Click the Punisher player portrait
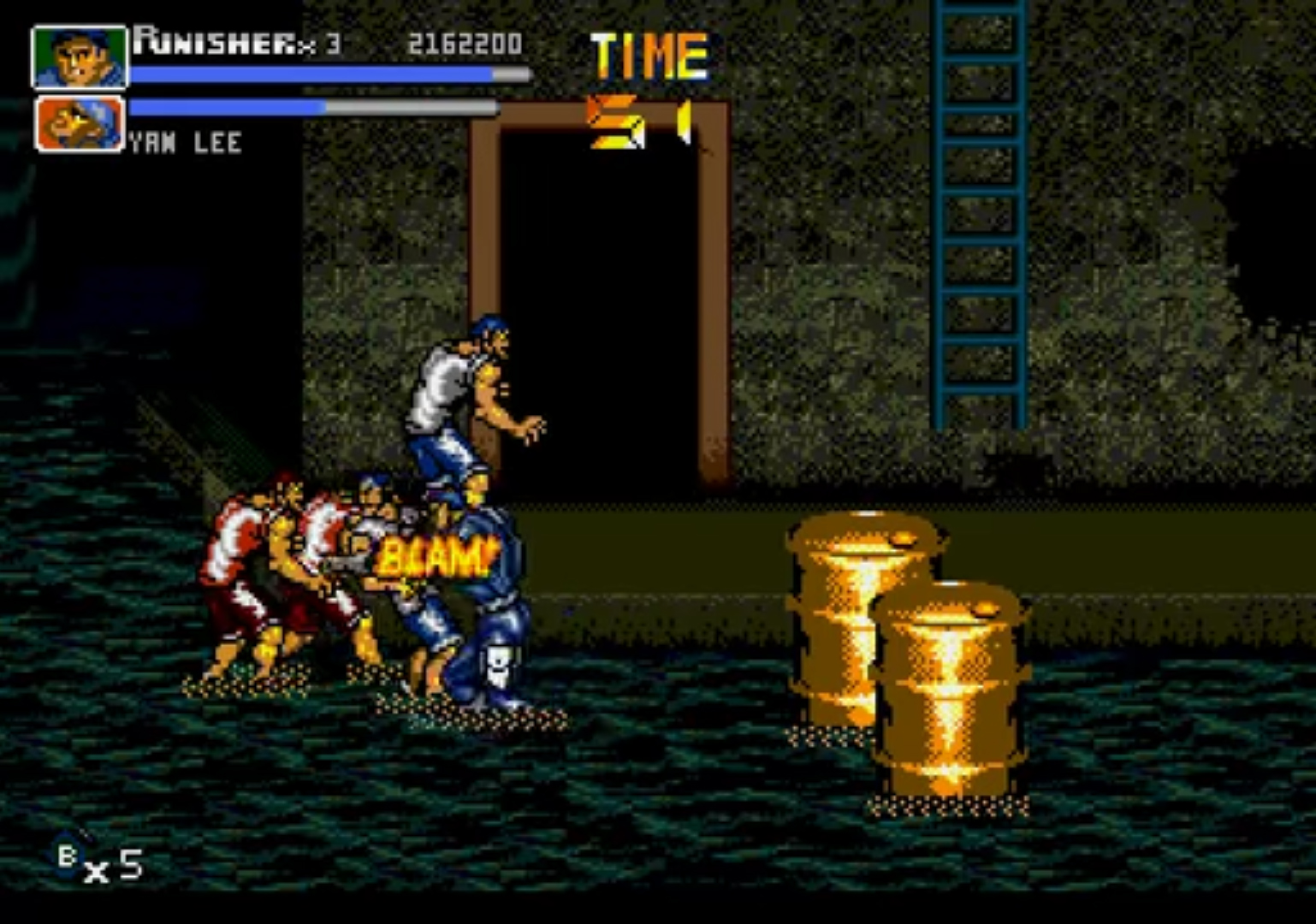1316x924 pixels. coord(79,56)
